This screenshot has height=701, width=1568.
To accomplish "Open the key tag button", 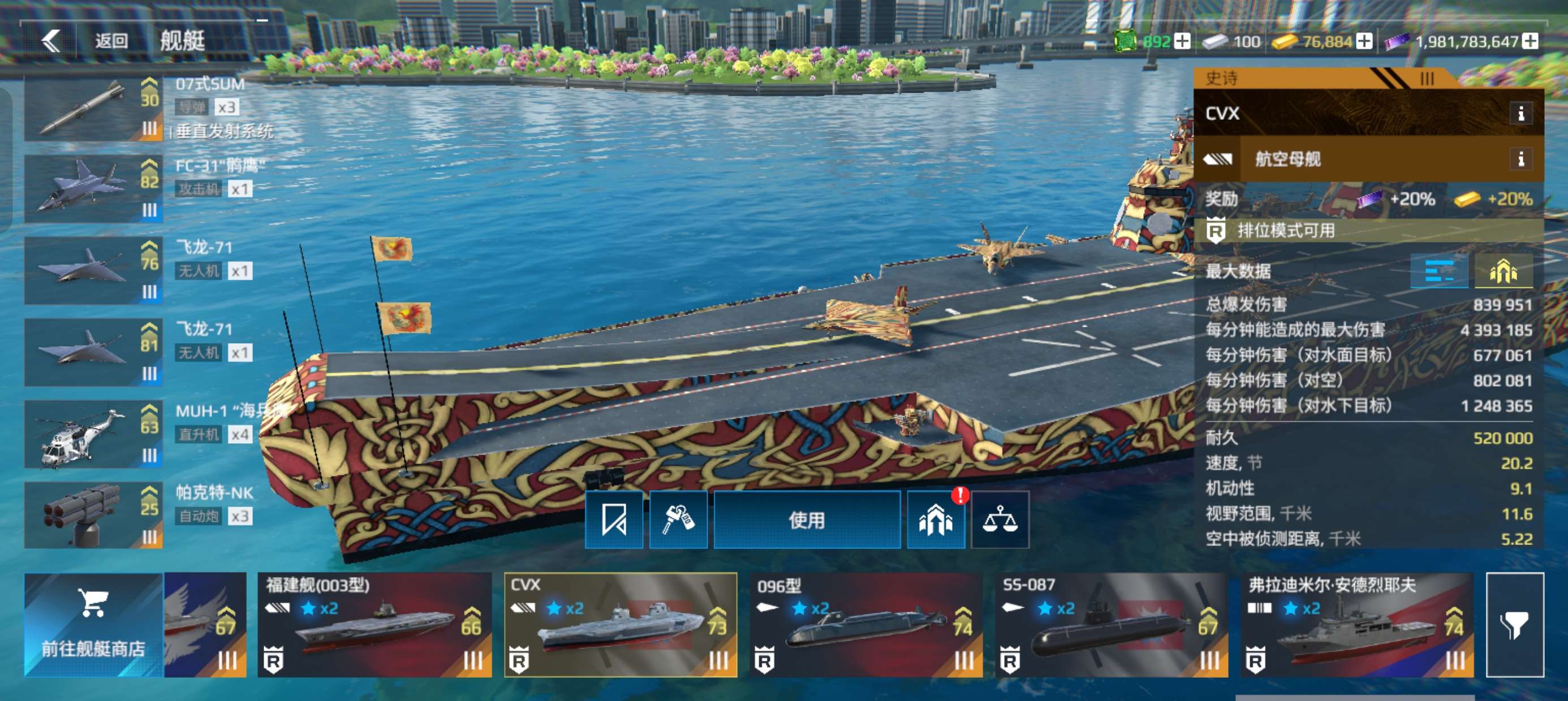I will click(x=678, y=520).
